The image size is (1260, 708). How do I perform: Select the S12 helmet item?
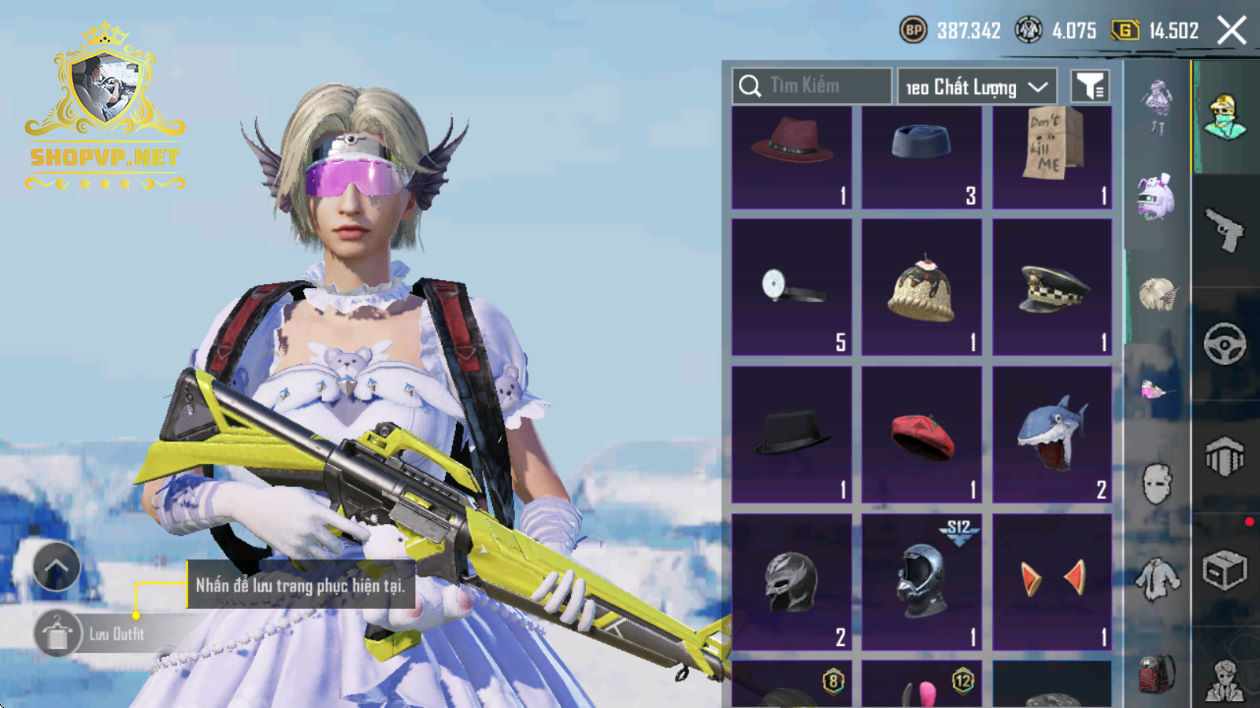(x=922, y=582)
